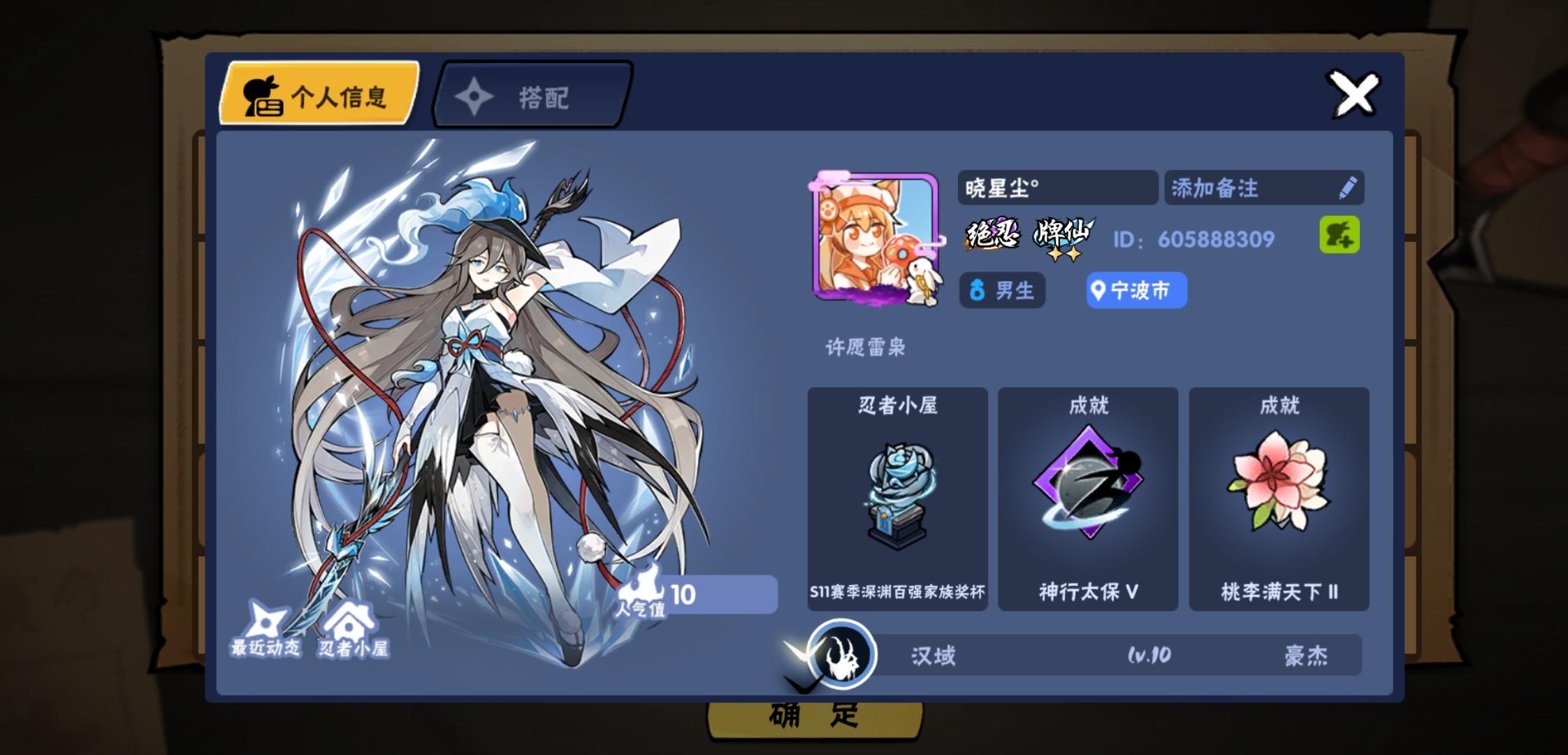Toggle the 男生 gender badge

pos(1001,291)
